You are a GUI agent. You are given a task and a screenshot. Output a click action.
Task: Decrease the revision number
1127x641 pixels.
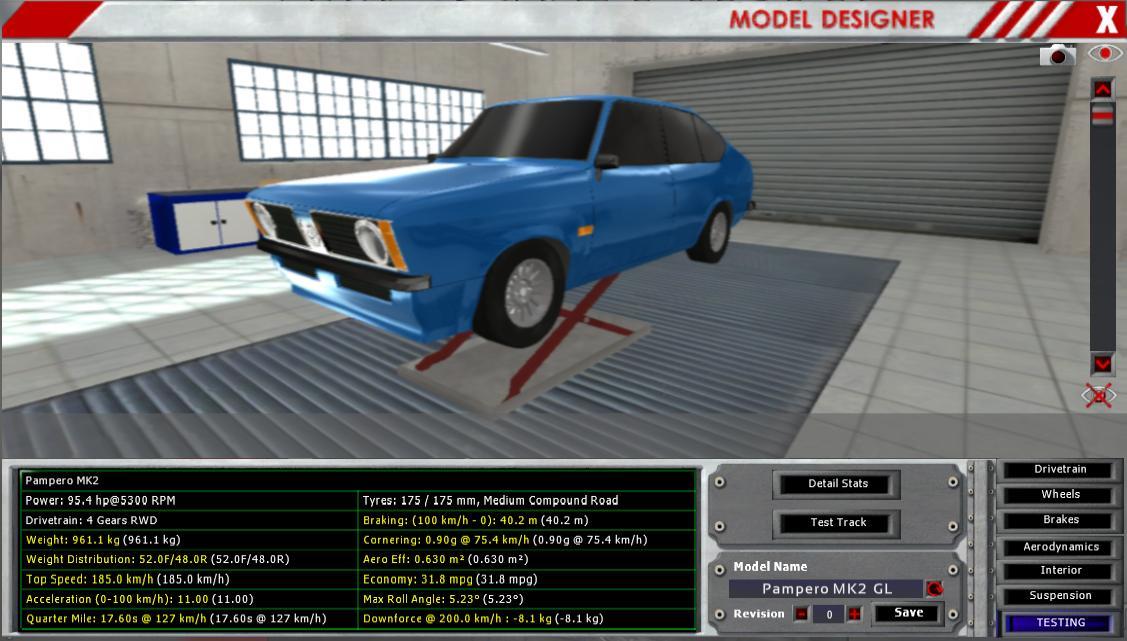801,614
